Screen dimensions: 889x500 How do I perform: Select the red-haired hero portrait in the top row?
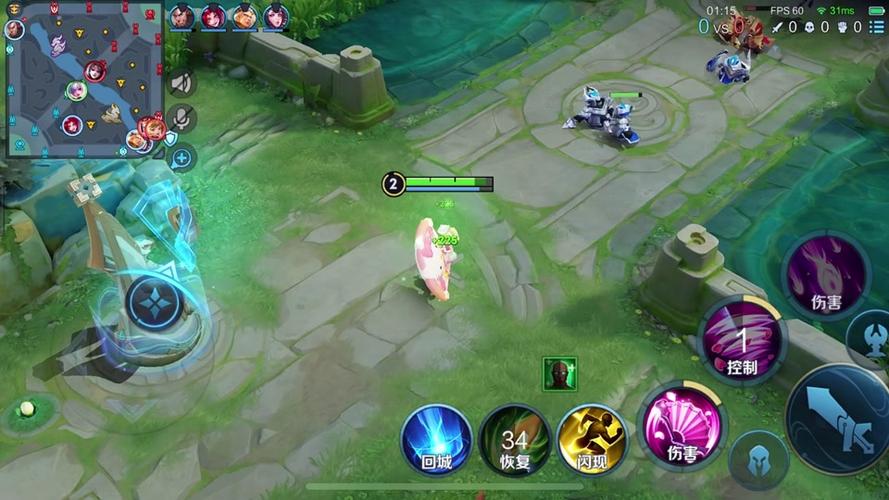click(213, 16)
